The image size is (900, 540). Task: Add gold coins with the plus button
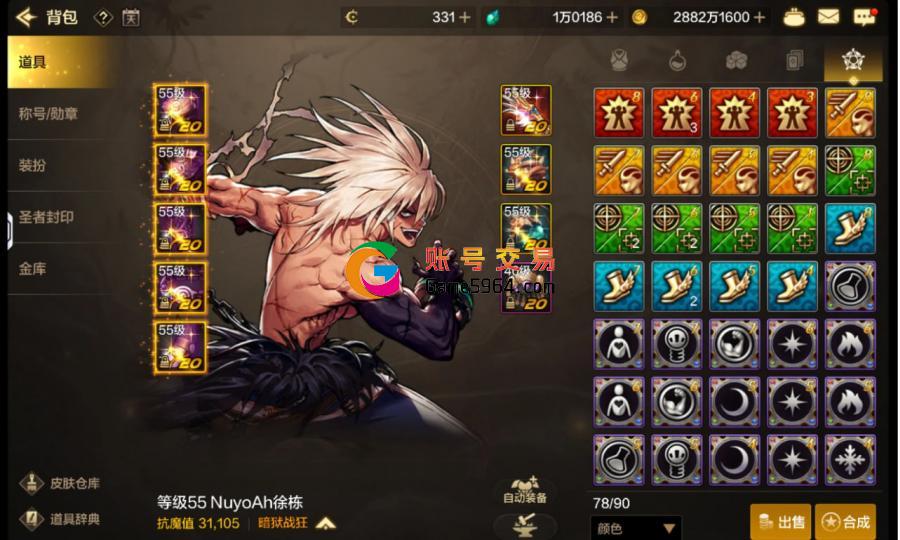760,17
